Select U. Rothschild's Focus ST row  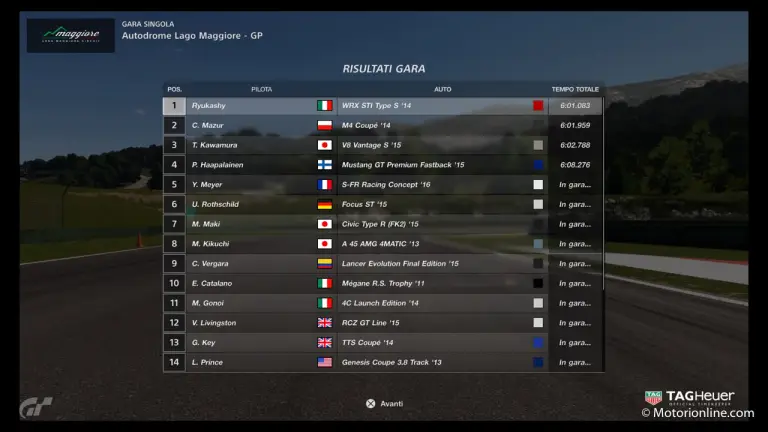(x=383, y=204)
